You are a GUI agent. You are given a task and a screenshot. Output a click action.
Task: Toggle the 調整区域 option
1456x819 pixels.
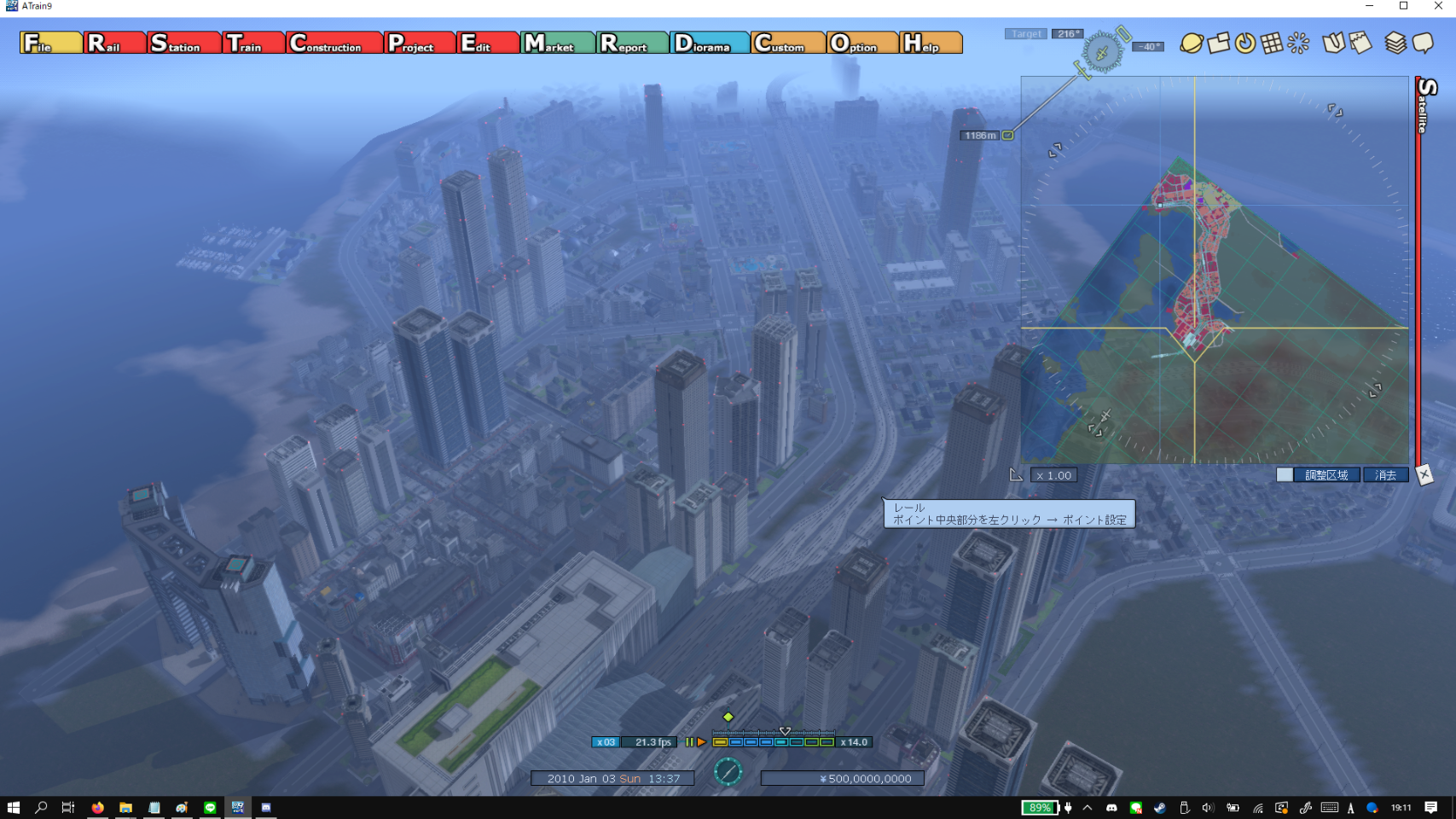(1285, 475)
